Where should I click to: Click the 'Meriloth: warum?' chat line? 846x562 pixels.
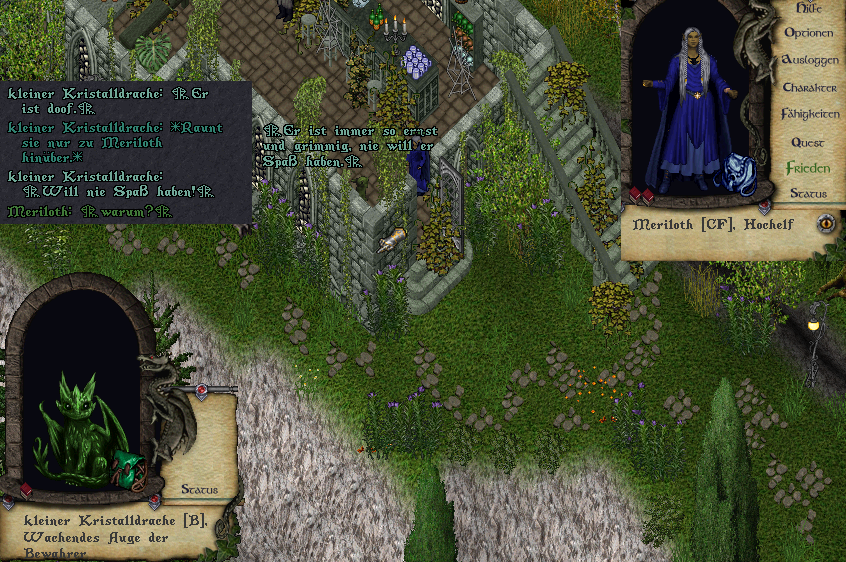[x=90, y=211]
